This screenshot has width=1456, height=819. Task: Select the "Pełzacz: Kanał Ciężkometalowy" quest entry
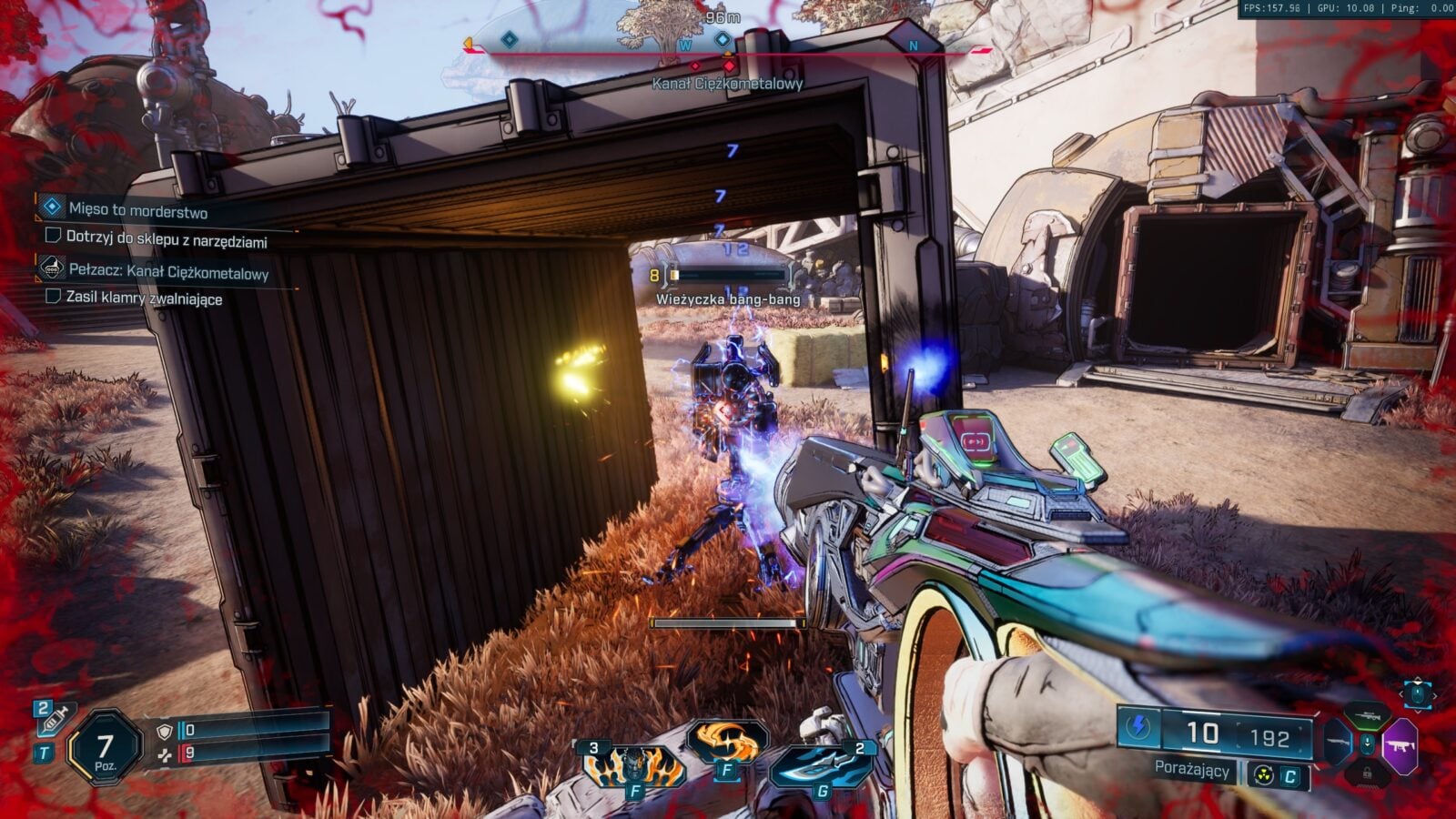coord(168,271)
